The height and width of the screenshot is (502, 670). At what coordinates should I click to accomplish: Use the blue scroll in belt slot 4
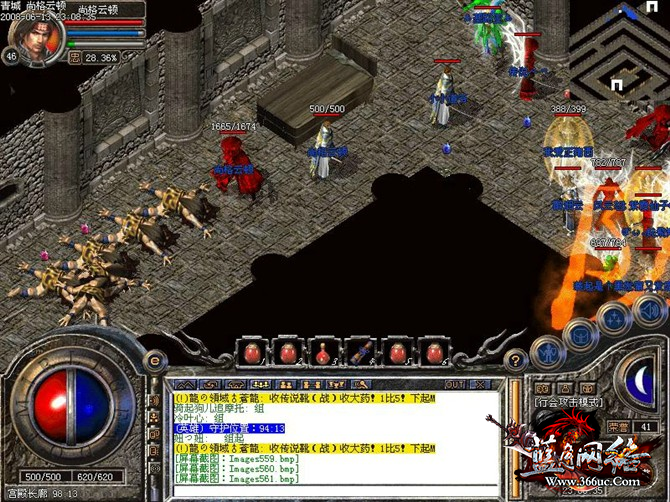(x=361, y=351)
